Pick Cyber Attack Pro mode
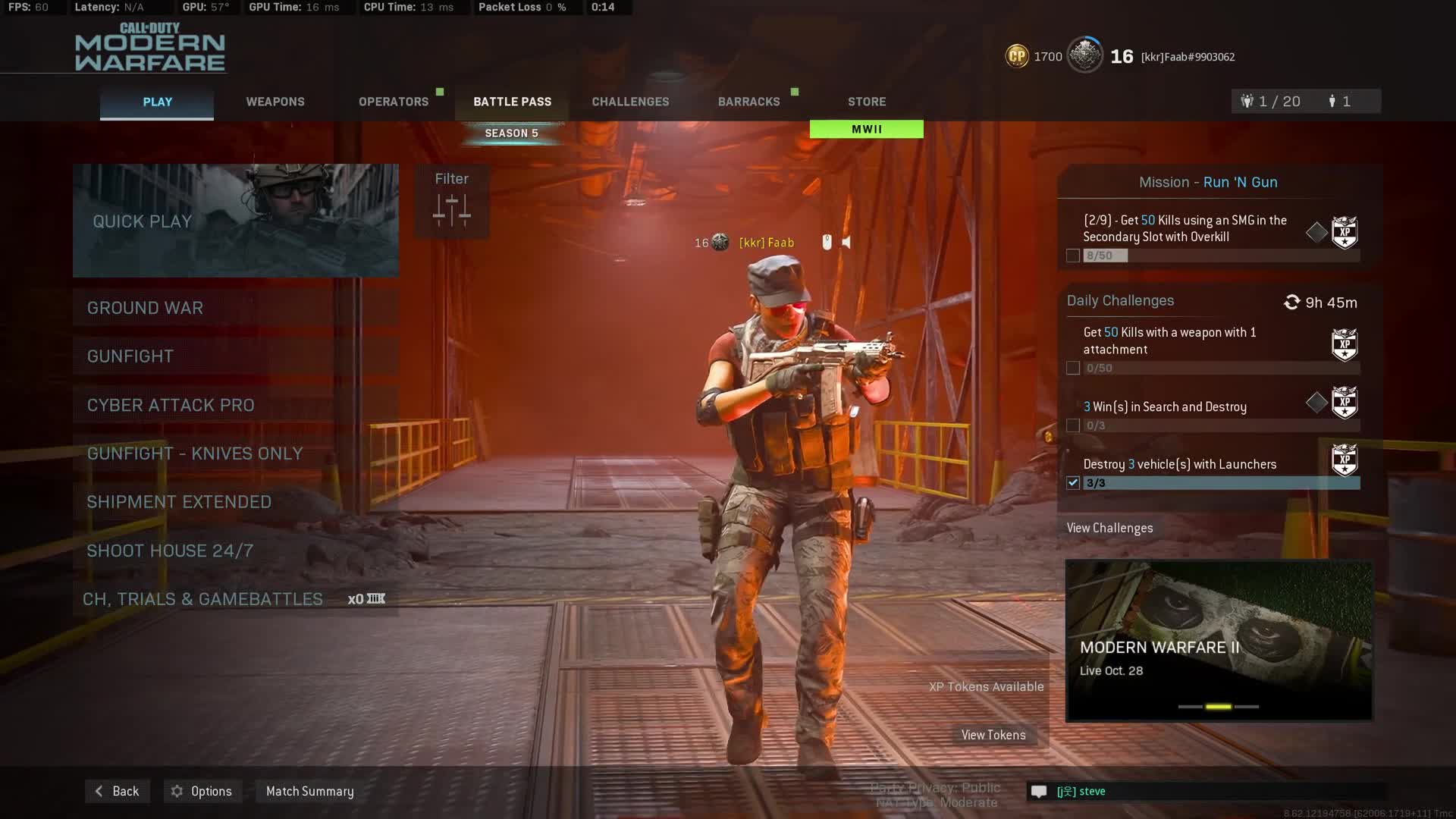 pos(236,405)
